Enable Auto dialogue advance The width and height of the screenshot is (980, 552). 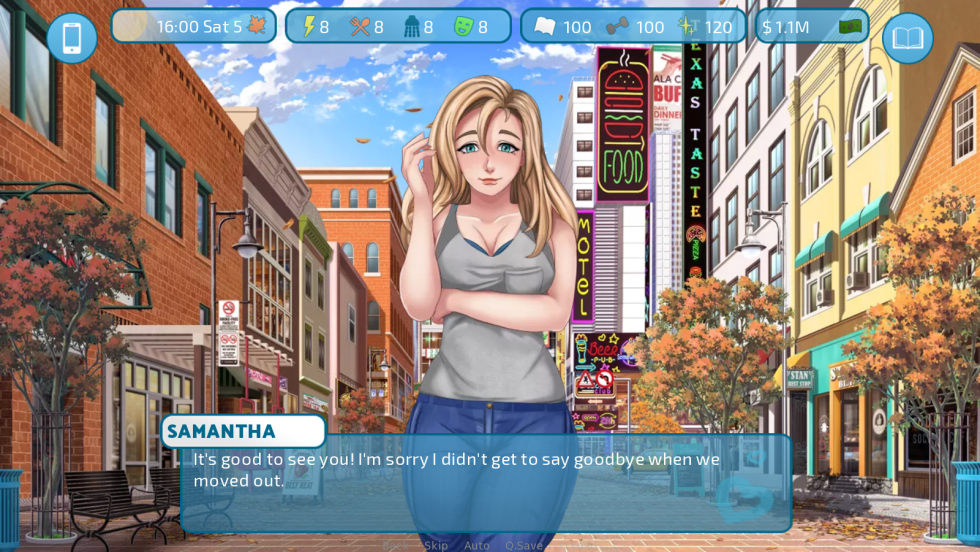477,545
